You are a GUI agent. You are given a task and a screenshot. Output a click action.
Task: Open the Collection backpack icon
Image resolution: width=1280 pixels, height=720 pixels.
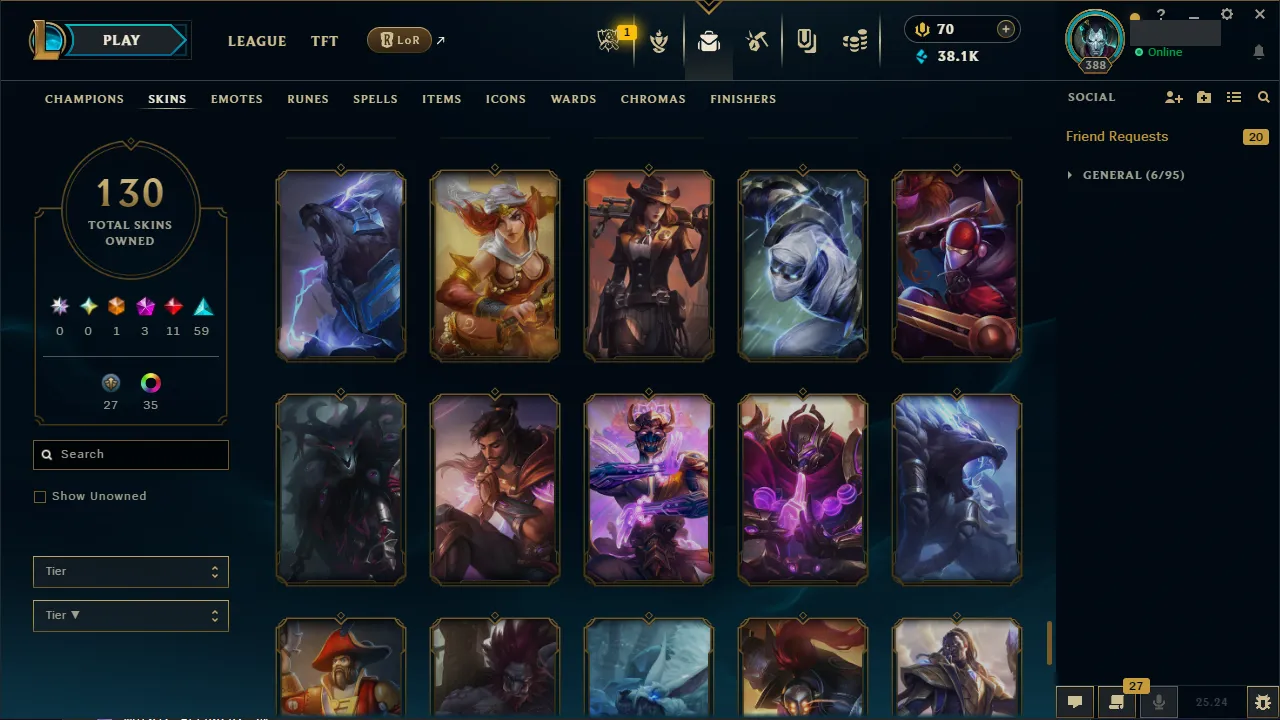point(708,40)
